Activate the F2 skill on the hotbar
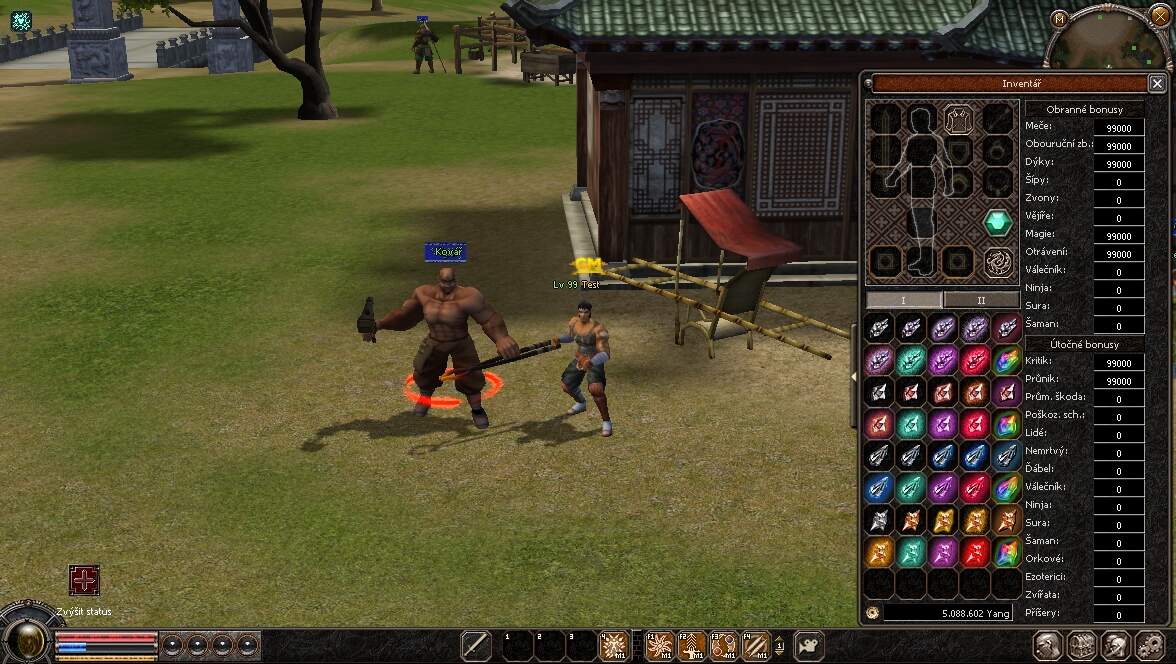Image resolution: width=1176 pixels, height=664 pixels. point(692,646)
